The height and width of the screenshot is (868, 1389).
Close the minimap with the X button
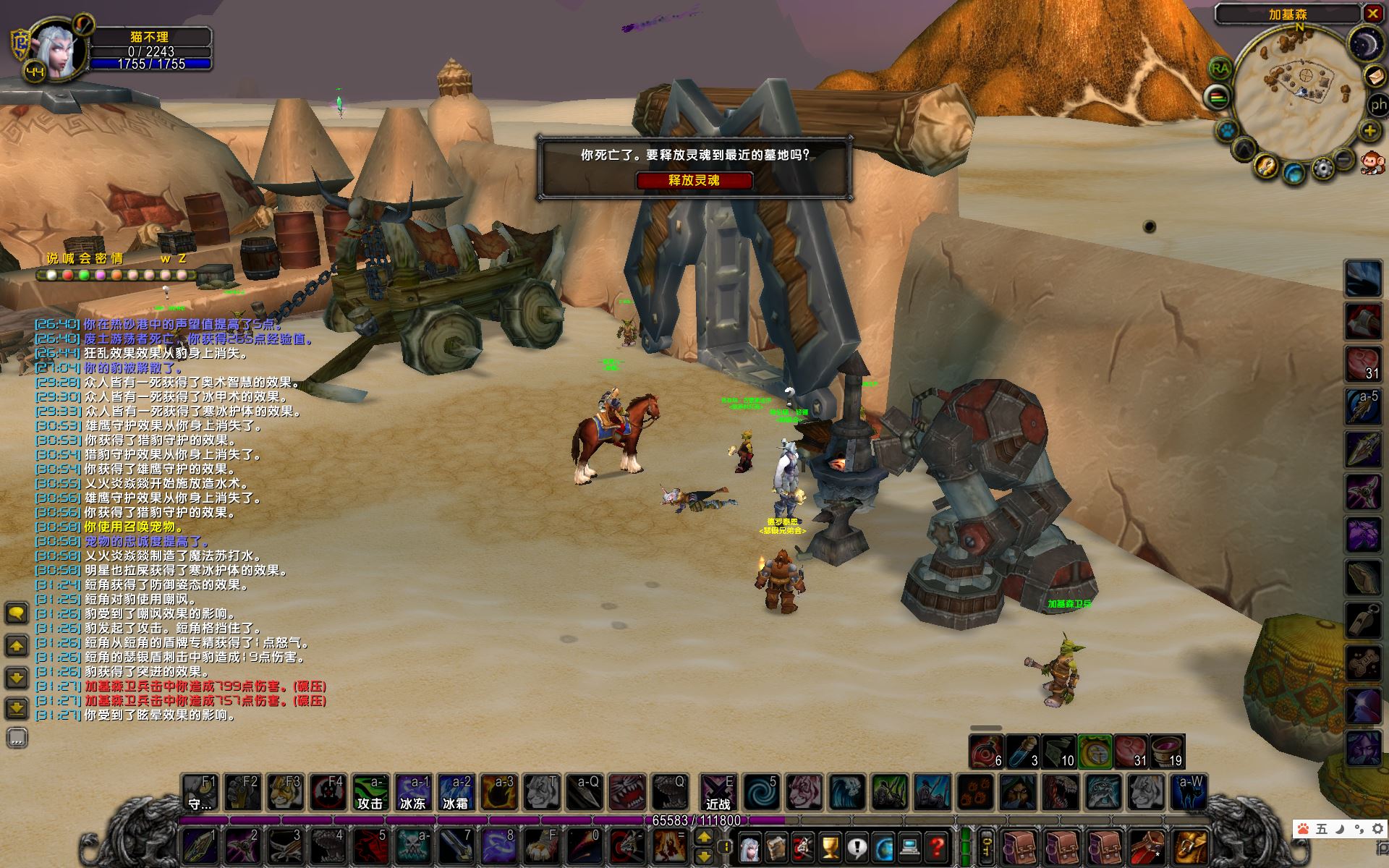click(1372, 13)
